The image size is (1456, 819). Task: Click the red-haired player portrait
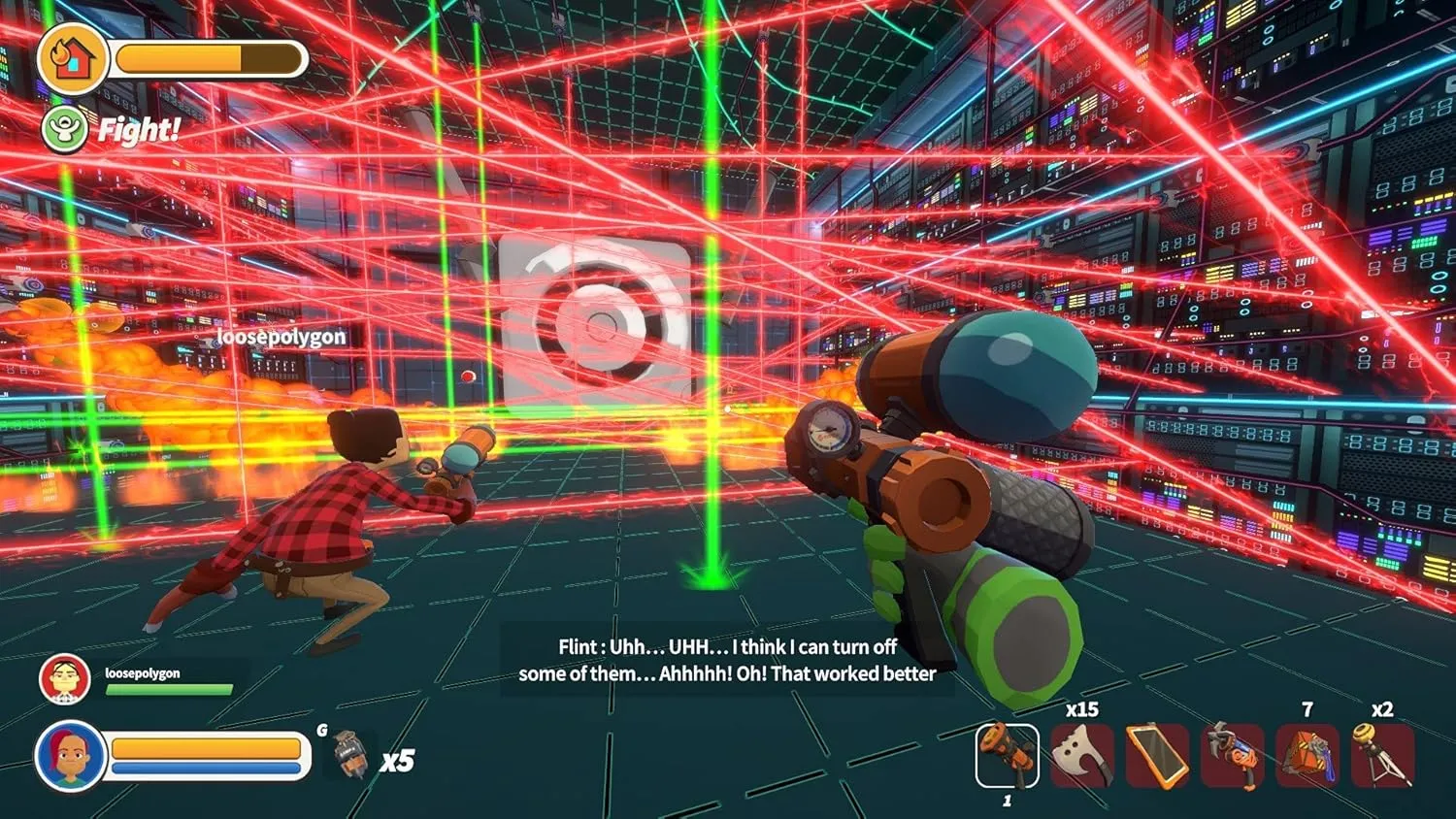tap(70, 757)
